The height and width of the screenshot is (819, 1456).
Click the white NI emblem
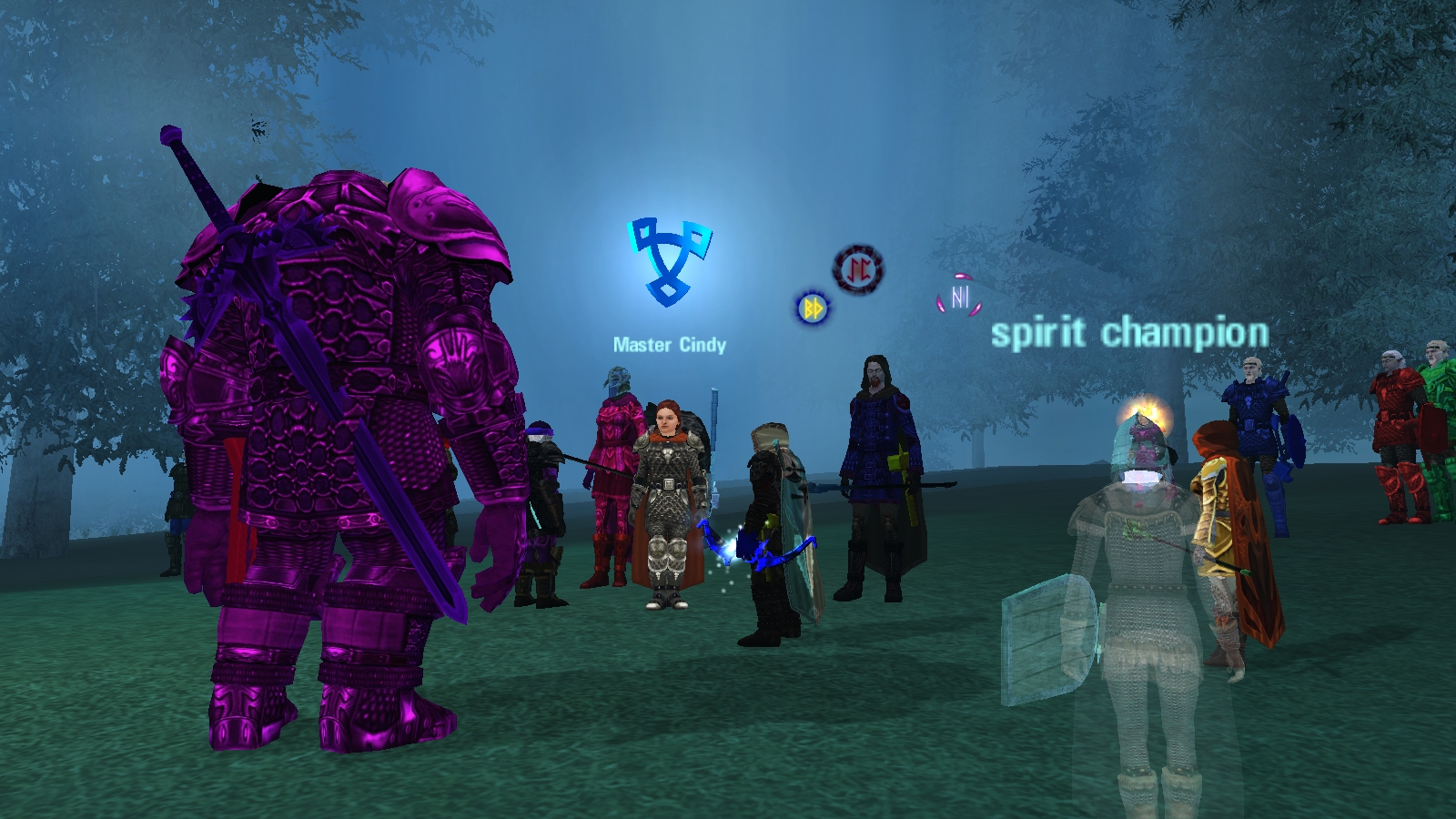click(x=959, y=296)
